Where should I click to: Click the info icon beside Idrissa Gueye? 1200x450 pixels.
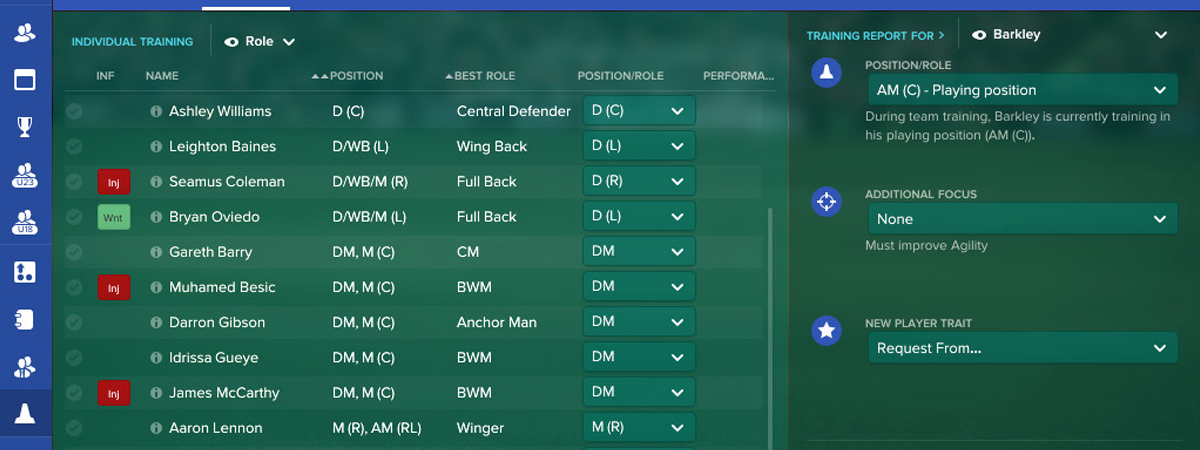point(156,358)
